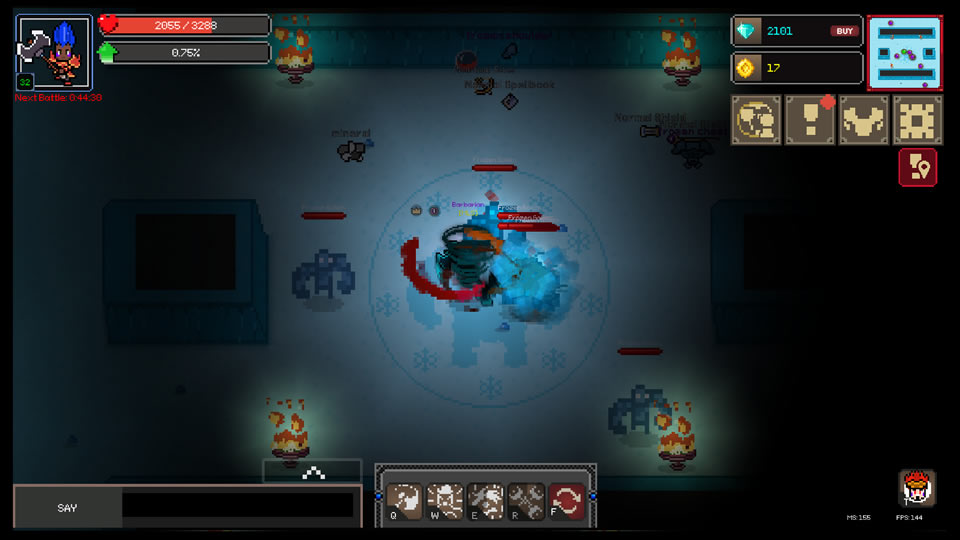Image resolution: width=960 pixels, height=540 pixels.
Task: Activate the E axe strike ability
Action: coord(486,500)
